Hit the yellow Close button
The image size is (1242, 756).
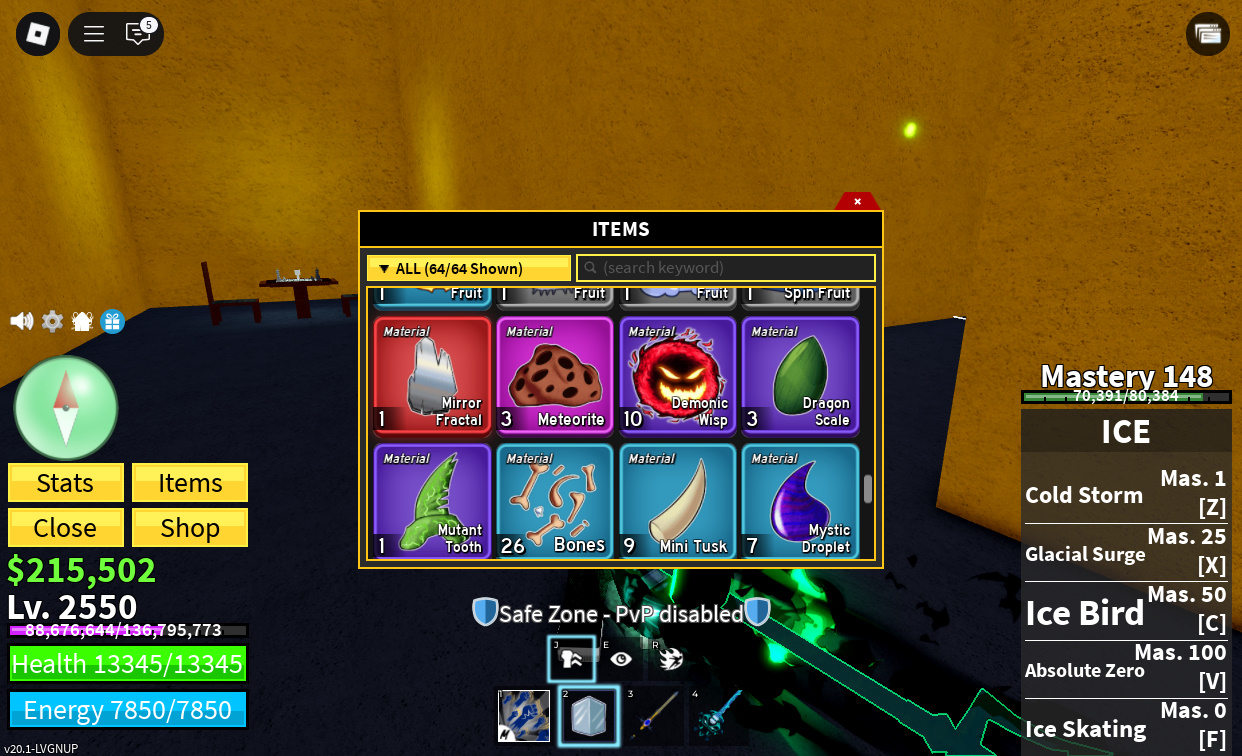pos(66,527)
